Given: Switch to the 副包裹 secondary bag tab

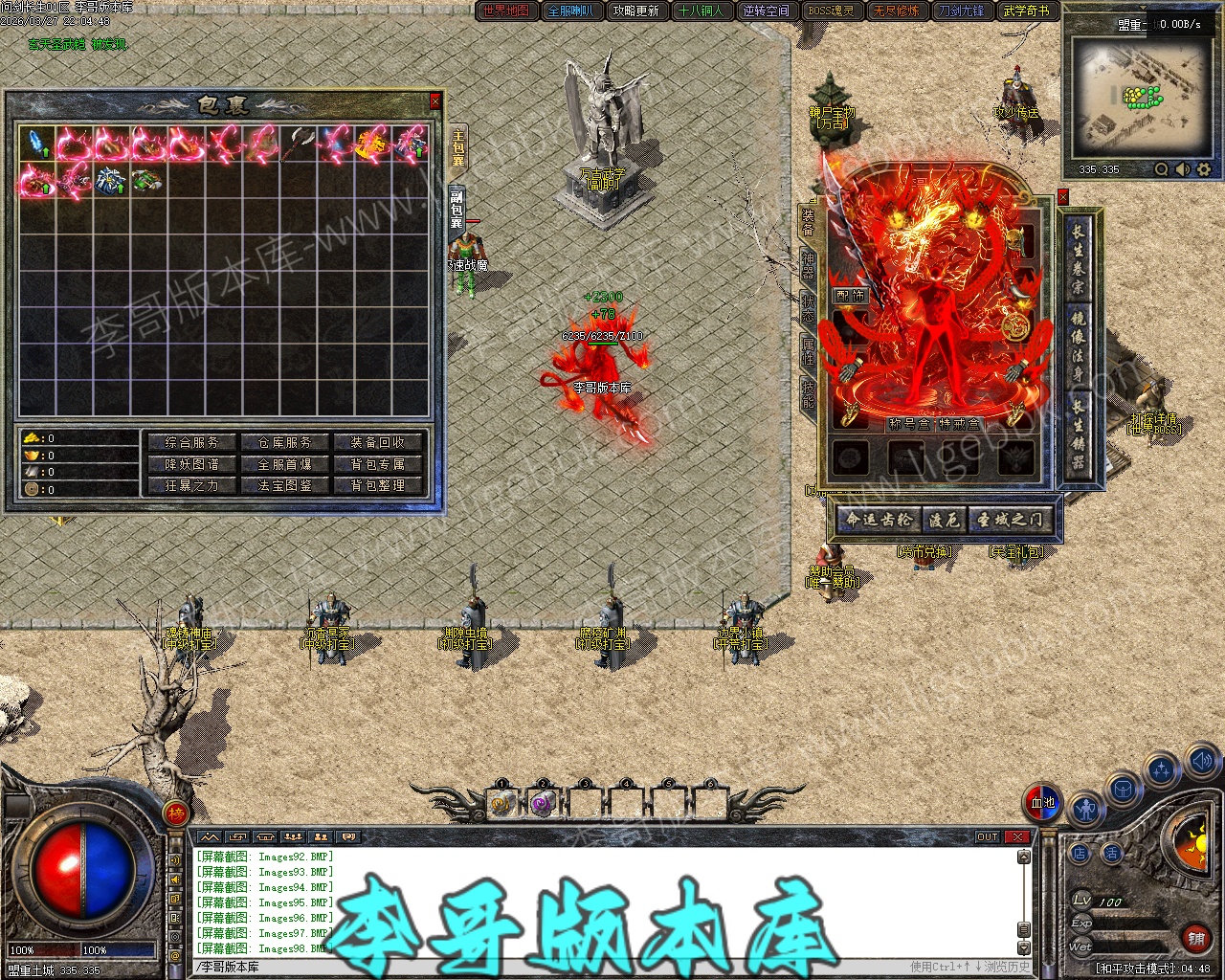Looking at the screenshot, I should click(x=457, y=209).
